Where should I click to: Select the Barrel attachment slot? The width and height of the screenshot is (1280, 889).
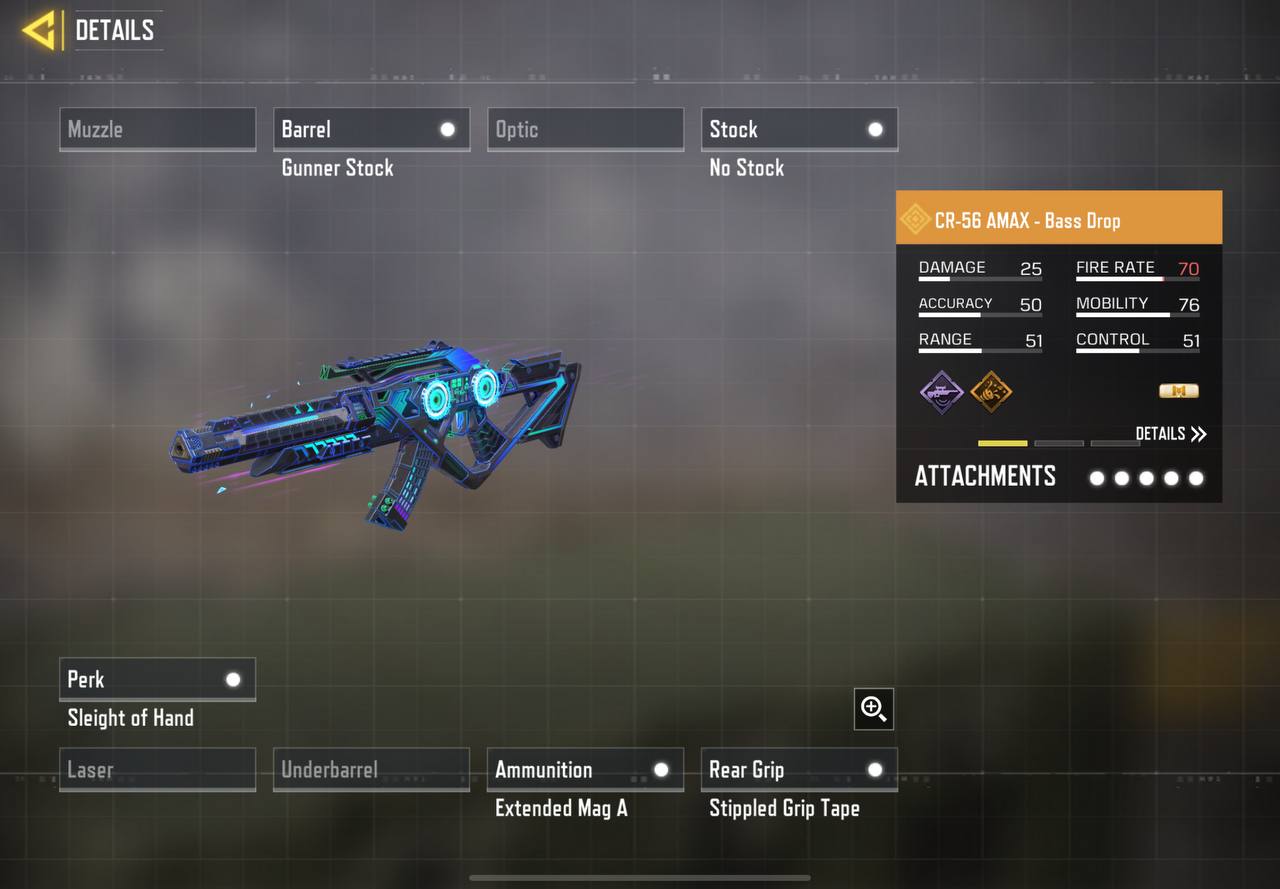(371, 129)
